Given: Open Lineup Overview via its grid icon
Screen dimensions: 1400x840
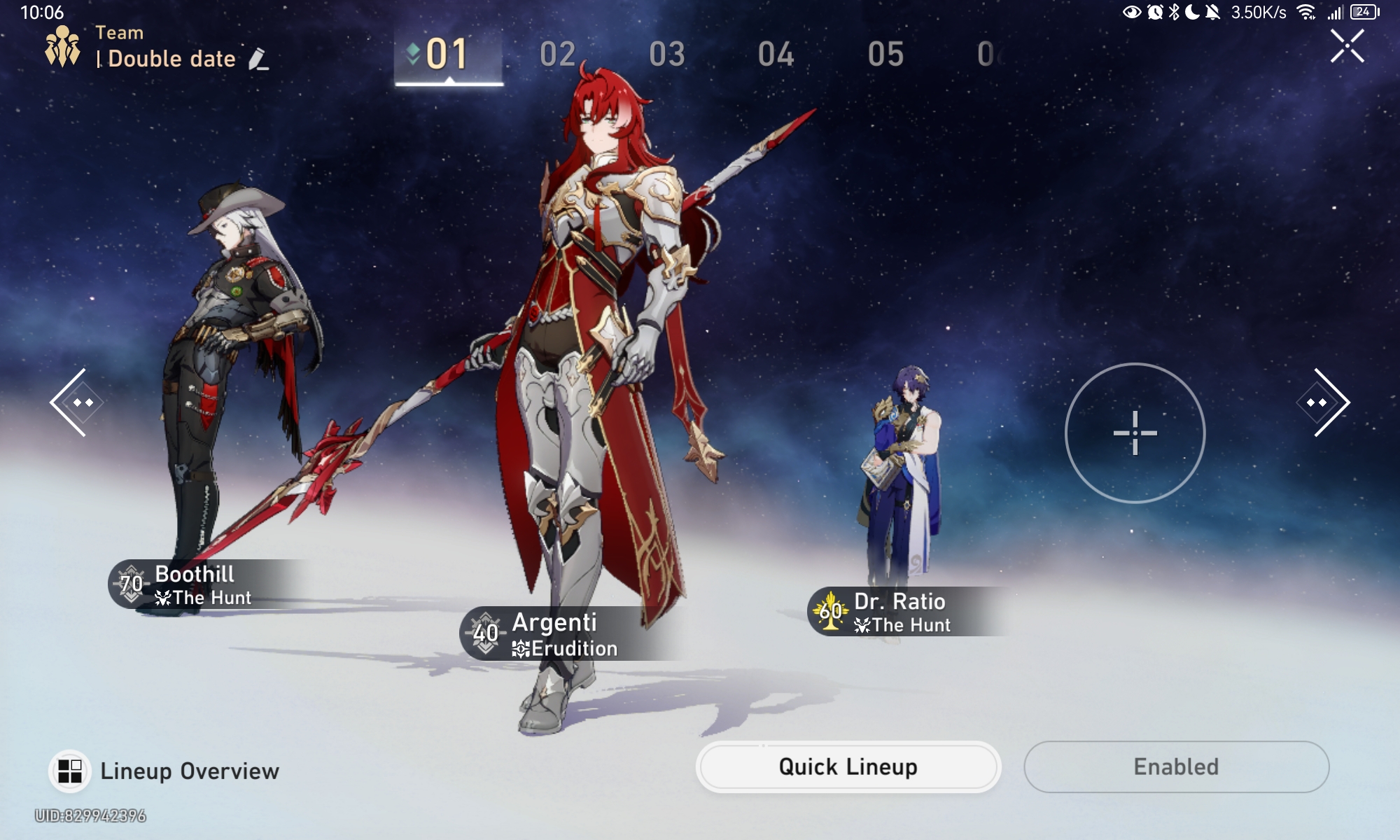Looking at the screenshot, I should coord(69,772).
